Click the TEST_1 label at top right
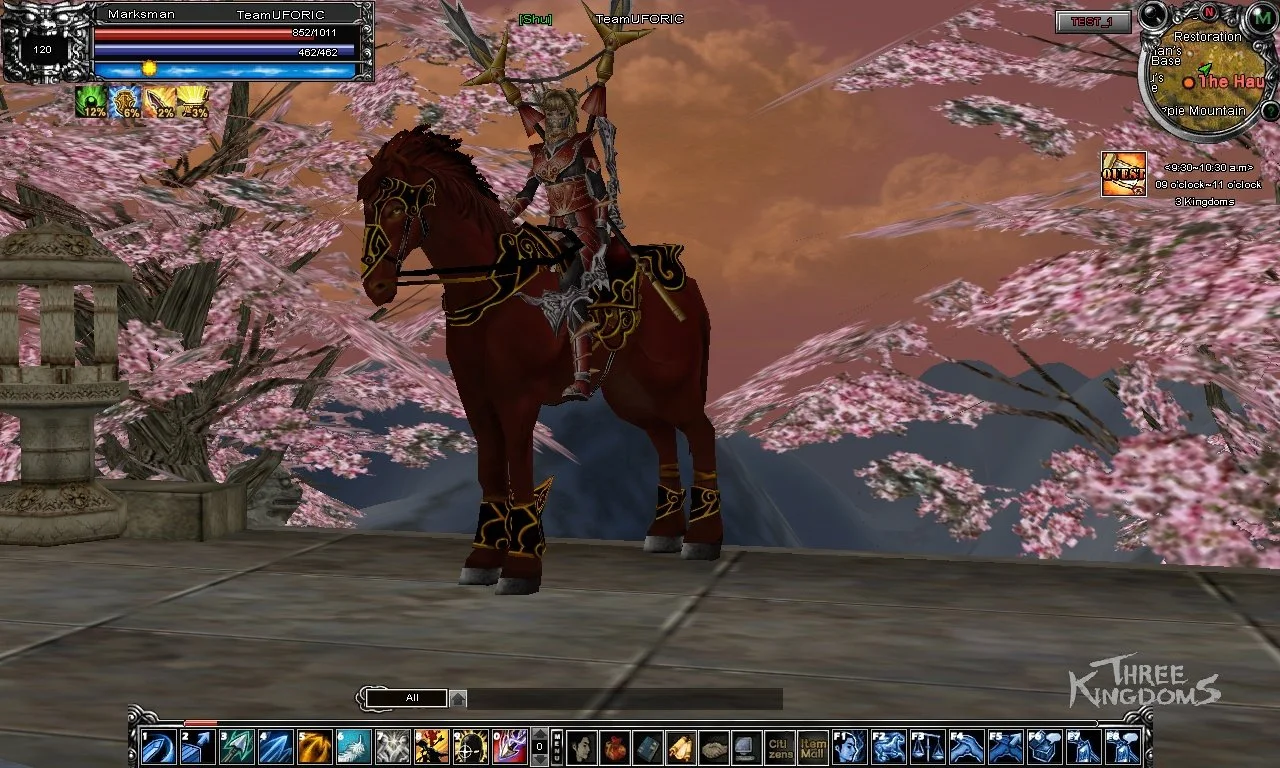 [1093, 22]
